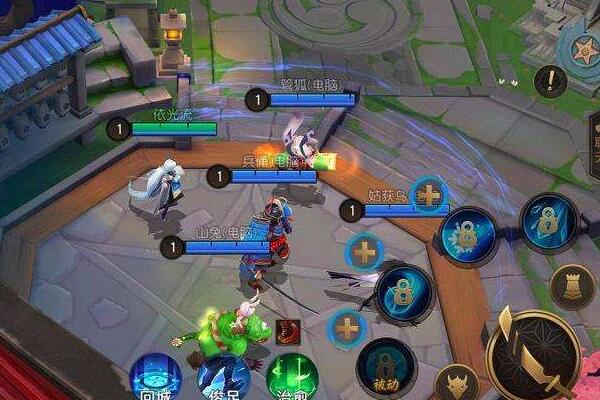Select the locked 被动 passive skill icon

coord(386,367)
